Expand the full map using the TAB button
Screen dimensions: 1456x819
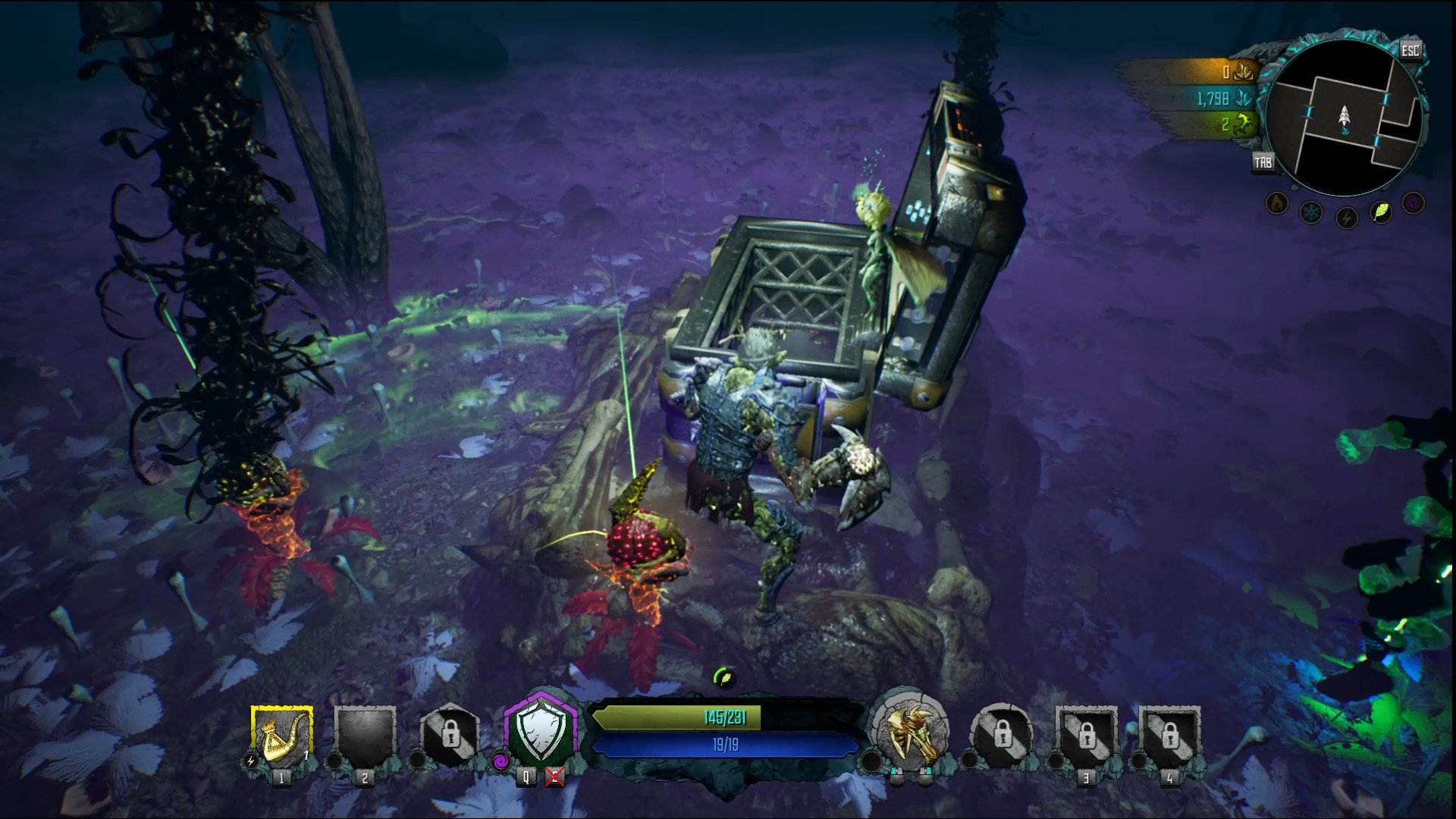(1263, 161)
